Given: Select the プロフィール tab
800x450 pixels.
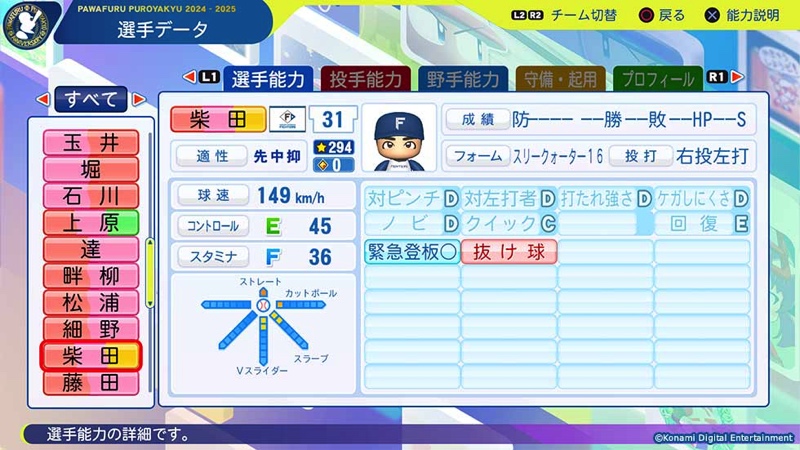Looking at the screenshot, I should click(656, 79).
